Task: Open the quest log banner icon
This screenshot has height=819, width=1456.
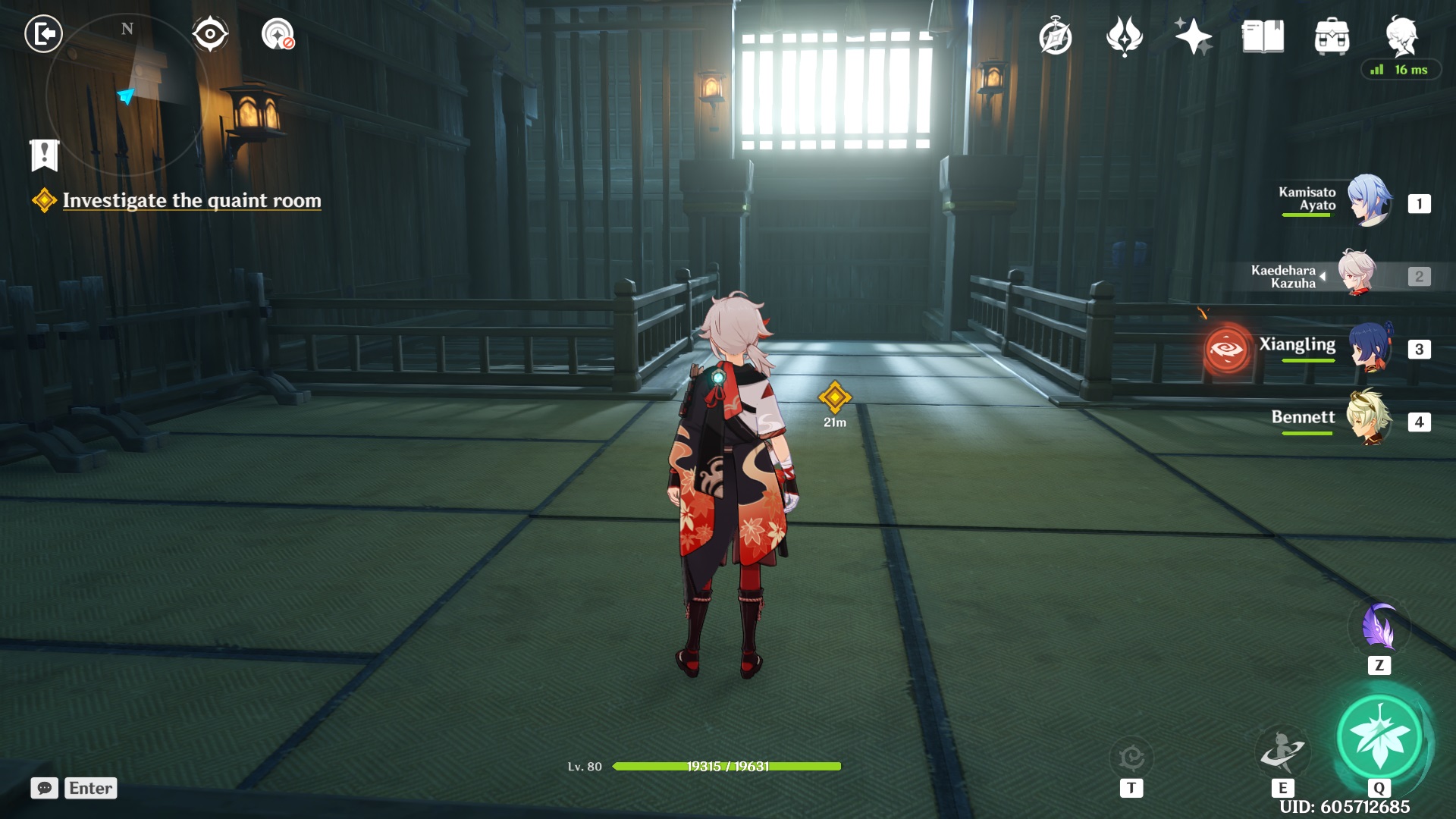Action: tap(44, 155)
